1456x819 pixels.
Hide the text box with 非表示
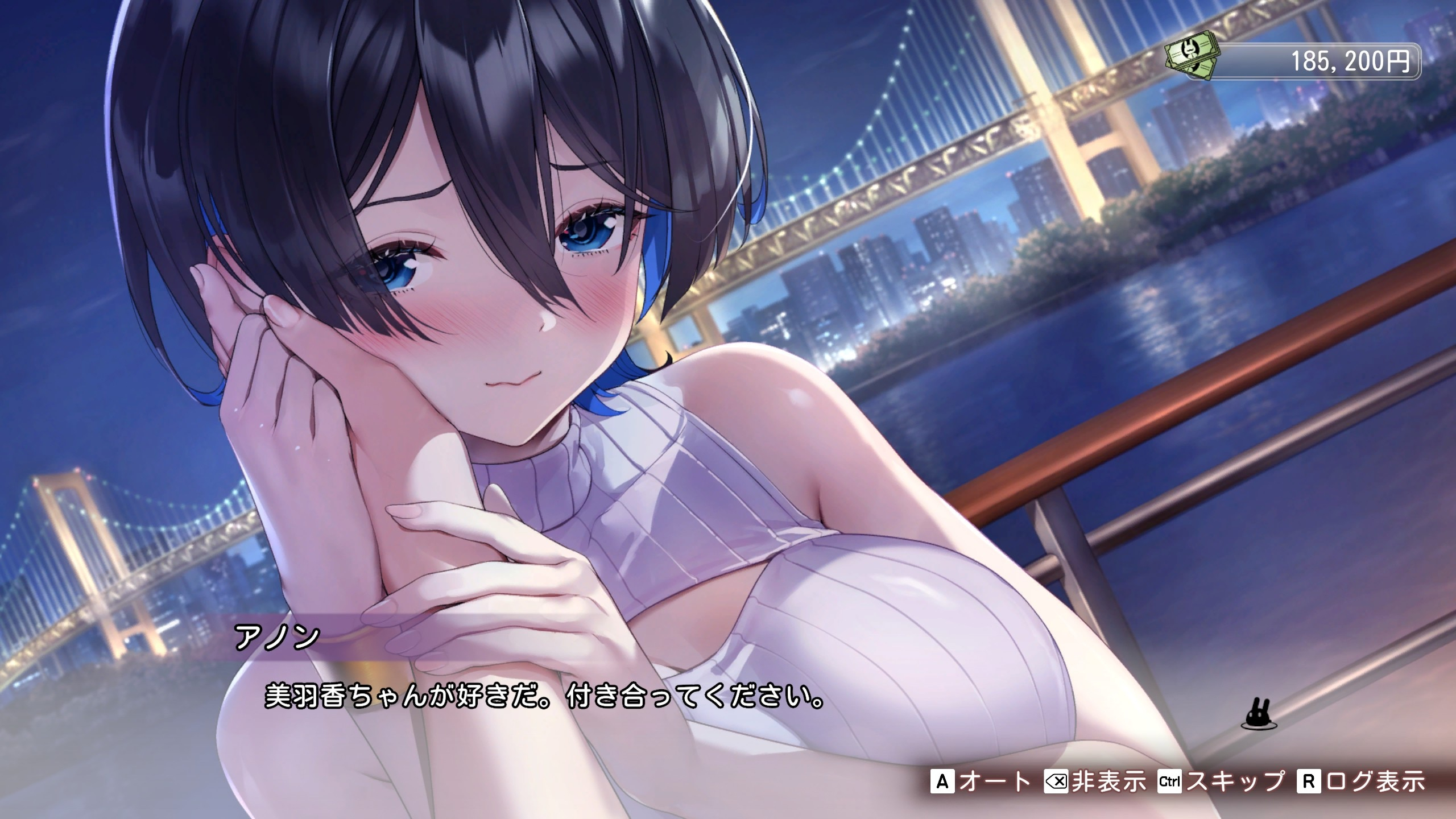pyautogui.click(x=1095, y=782)
